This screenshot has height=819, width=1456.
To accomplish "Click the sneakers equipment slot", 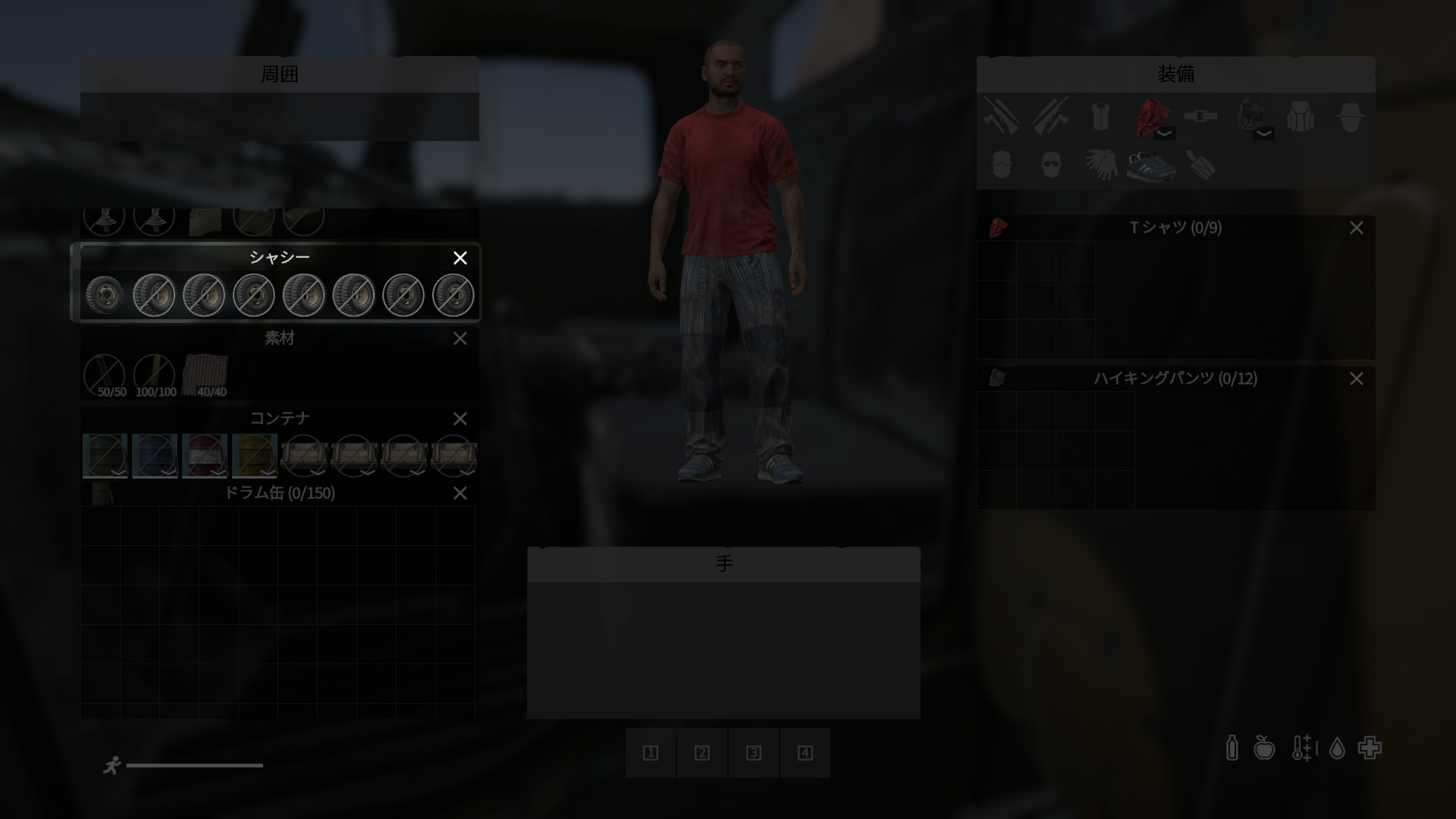I will pyautogui.click(x=1150, y=165).
